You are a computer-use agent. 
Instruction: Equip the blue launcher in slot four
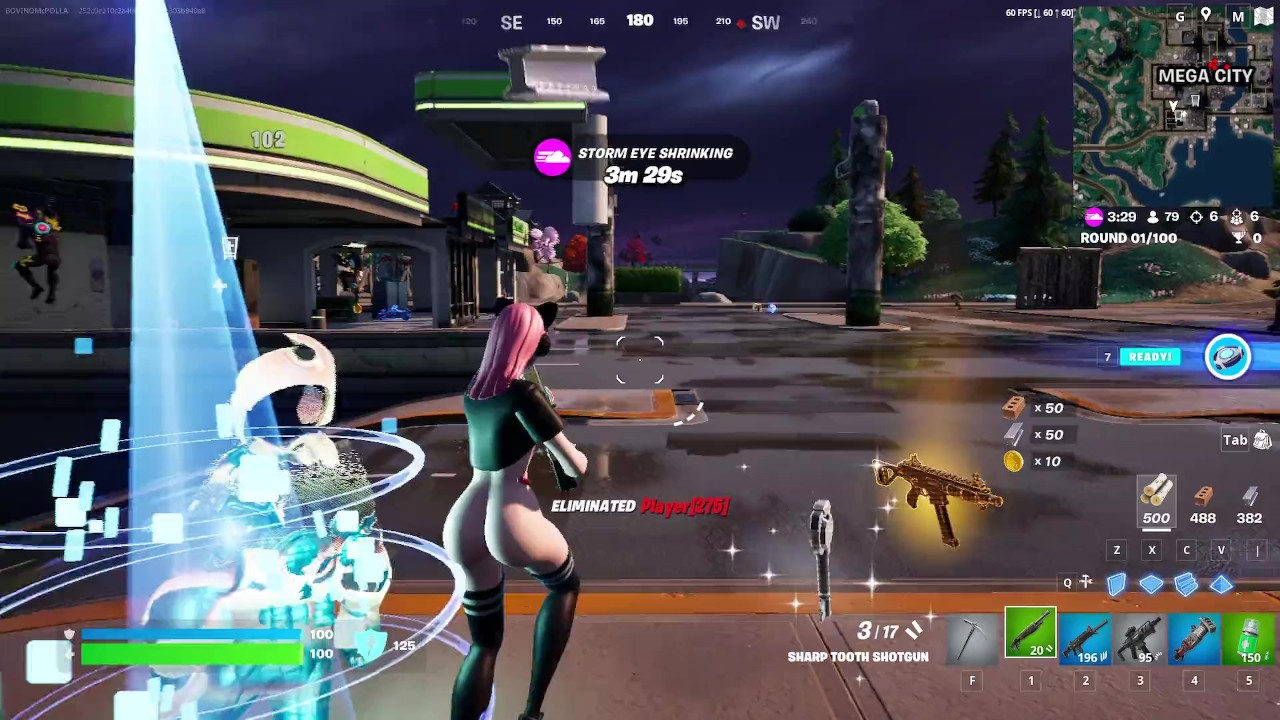coord(1195,637)
